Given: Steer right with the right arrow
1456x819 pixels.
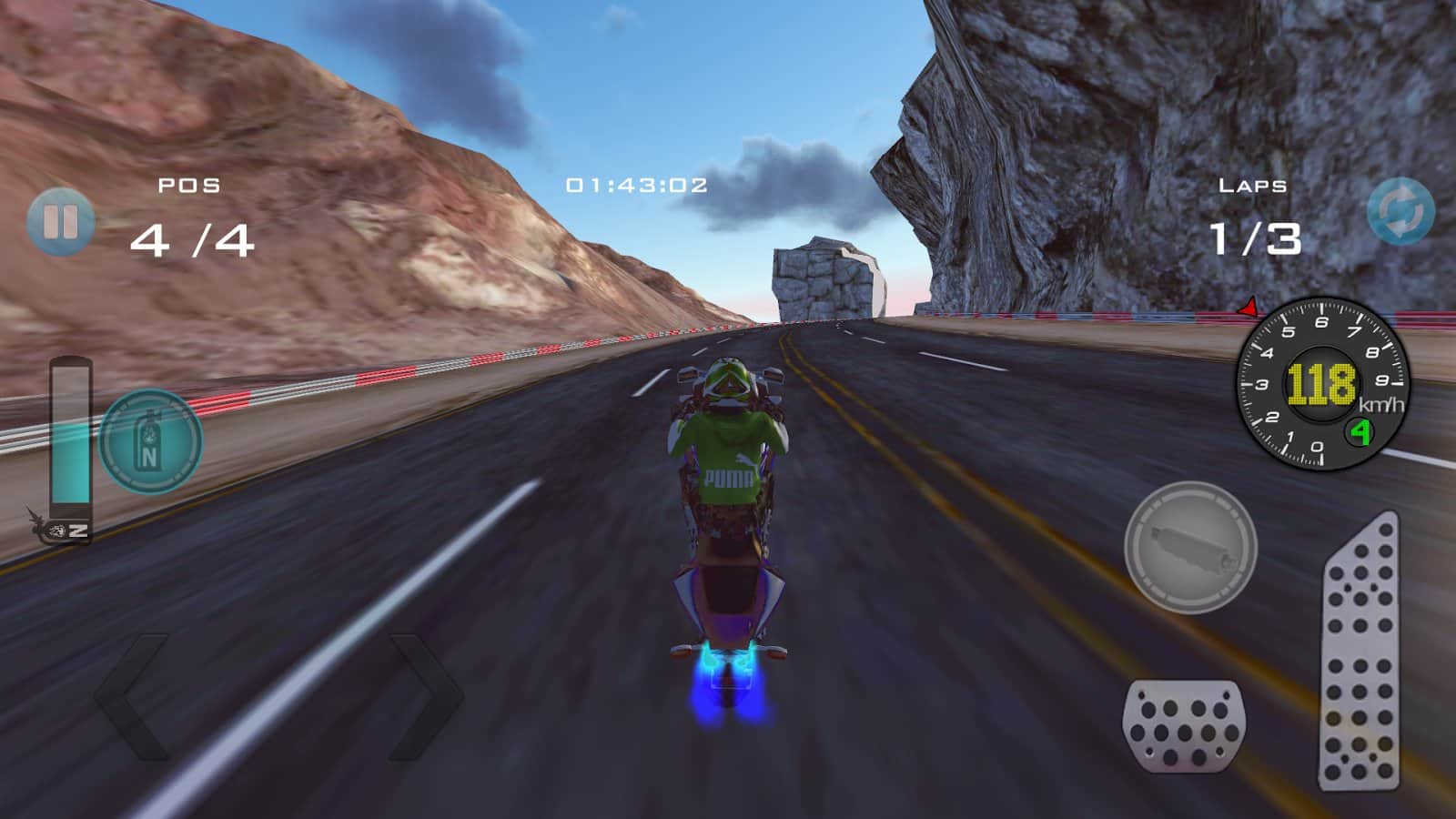Looking at the screenshot, I should pos(425,697).
